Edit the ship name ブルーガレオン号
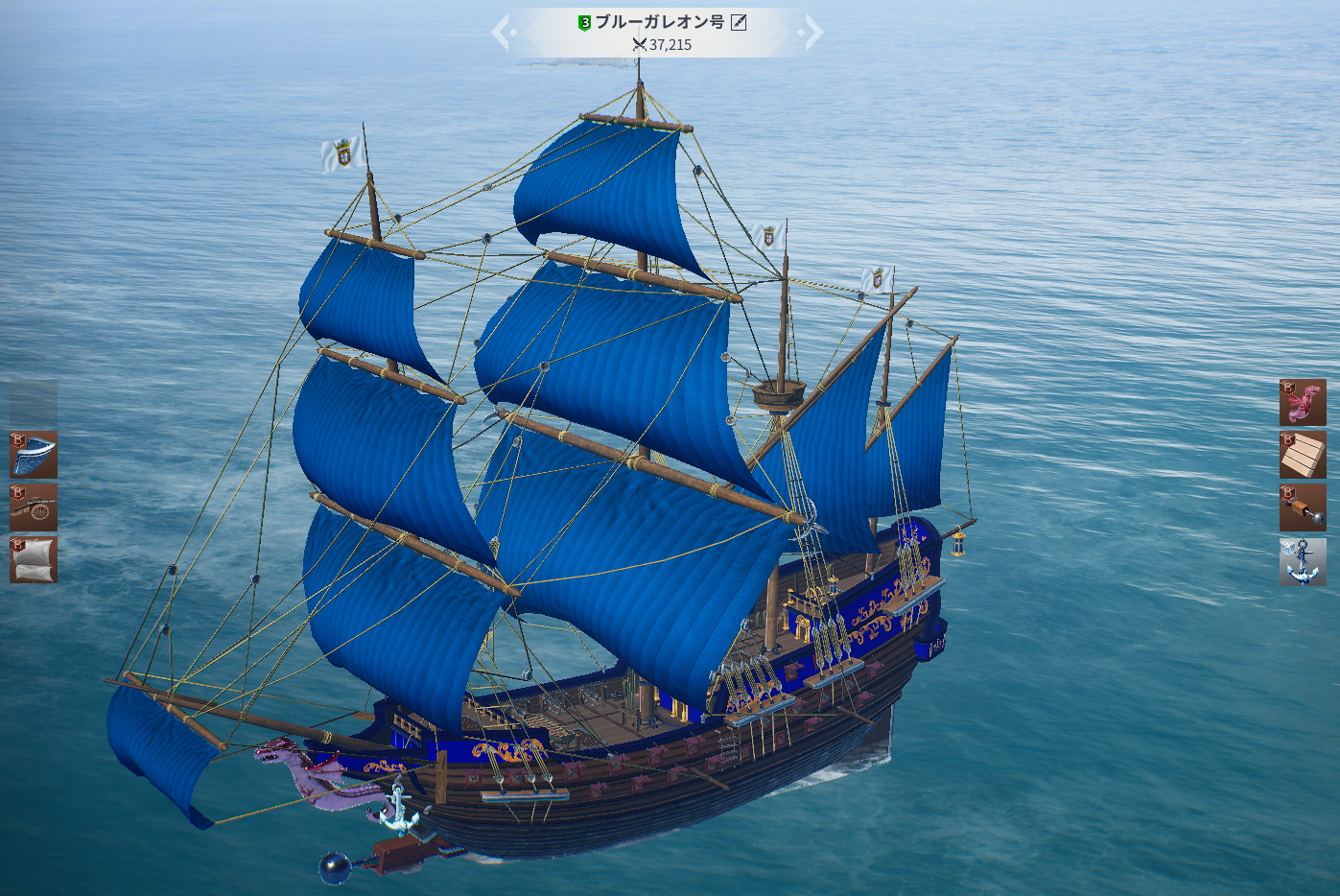Viewport: 1340px width, 896px height. pos(739,22)
